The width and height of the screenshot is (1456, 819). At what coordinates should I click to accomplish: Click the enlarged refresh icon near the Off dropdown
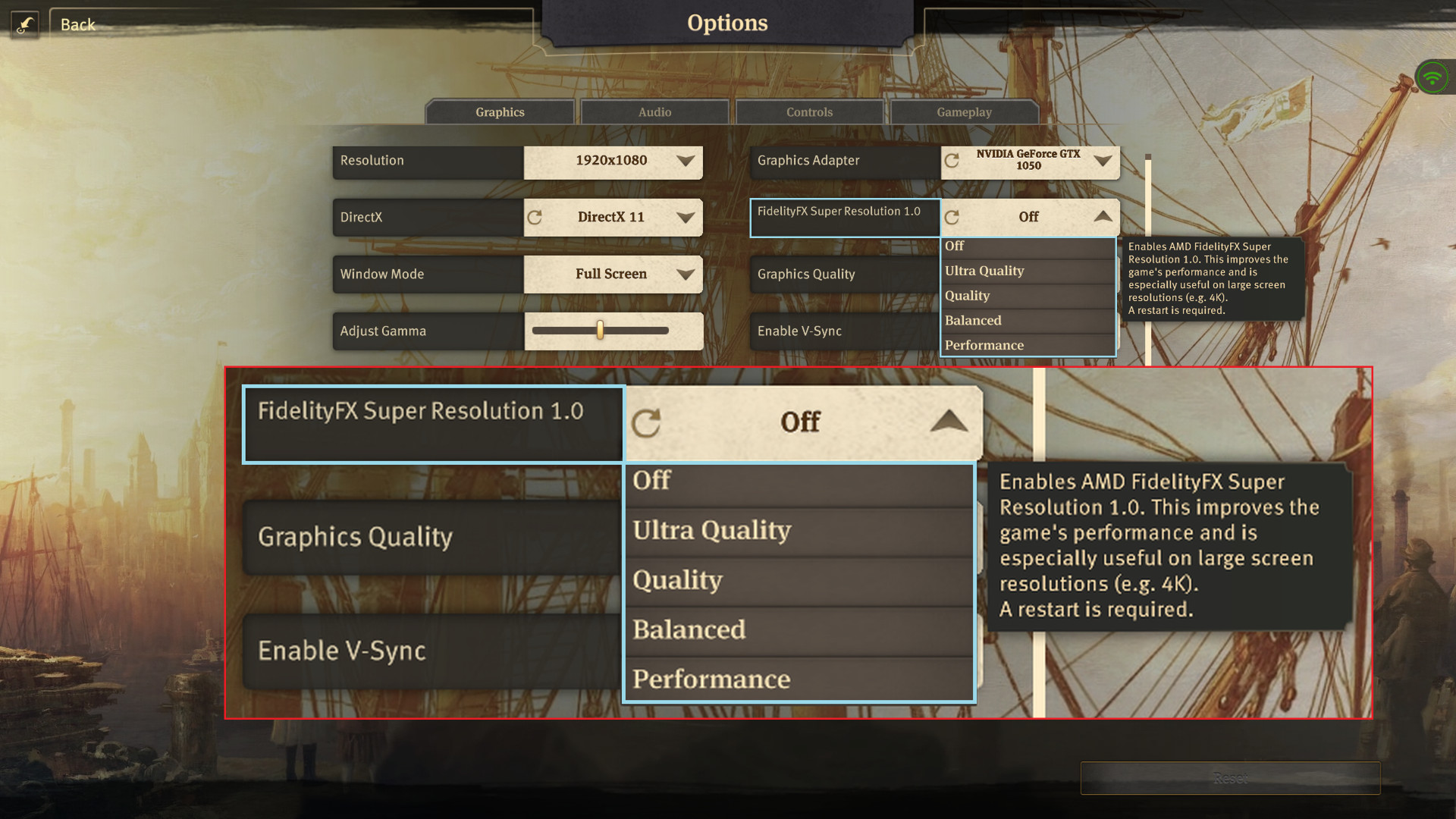645,422
